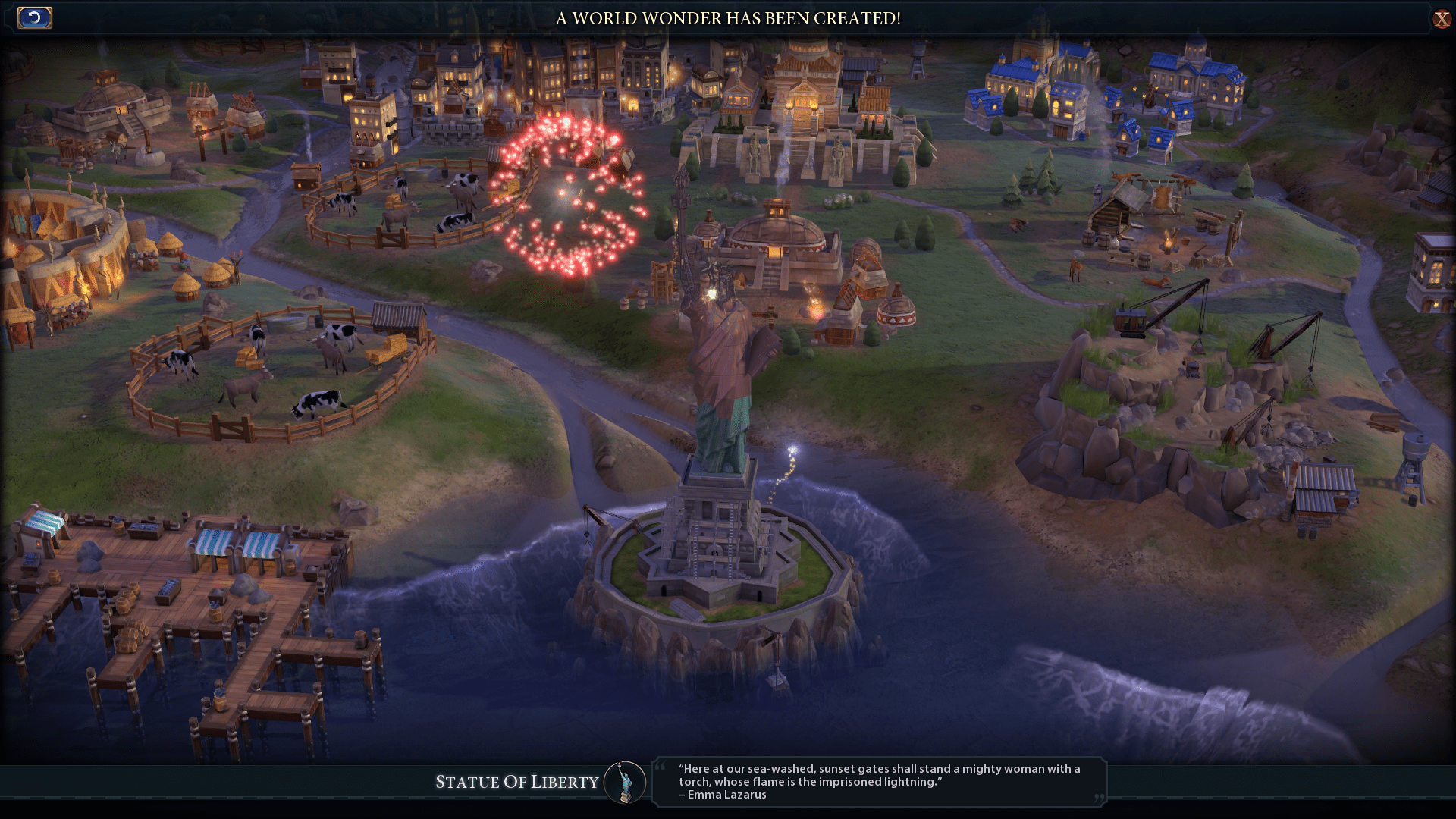
Task: Select a cow in the circular pasture
Action: click(x=318, y=402)
